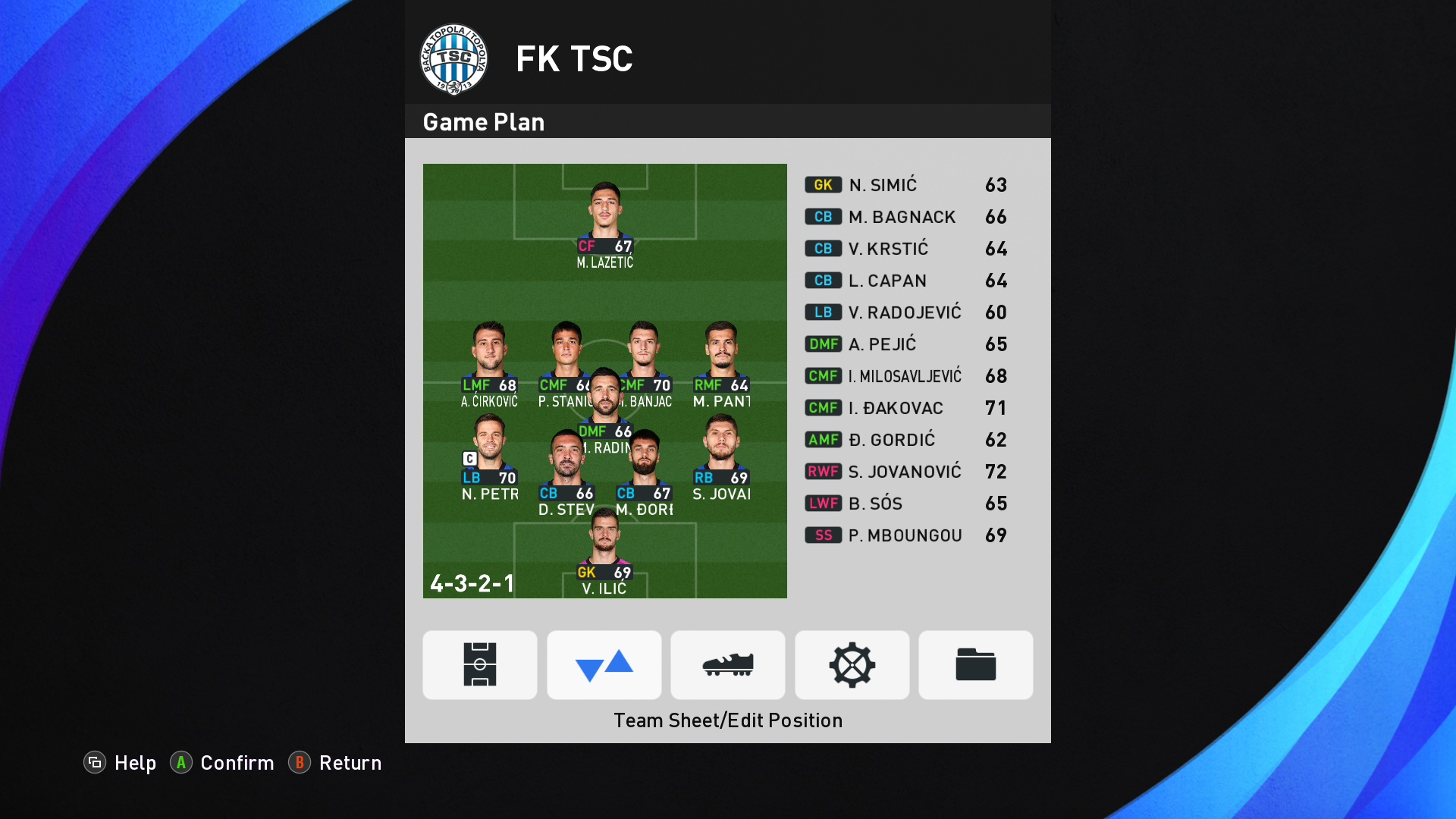Select the blue substitution arrows button

(604, 664)
